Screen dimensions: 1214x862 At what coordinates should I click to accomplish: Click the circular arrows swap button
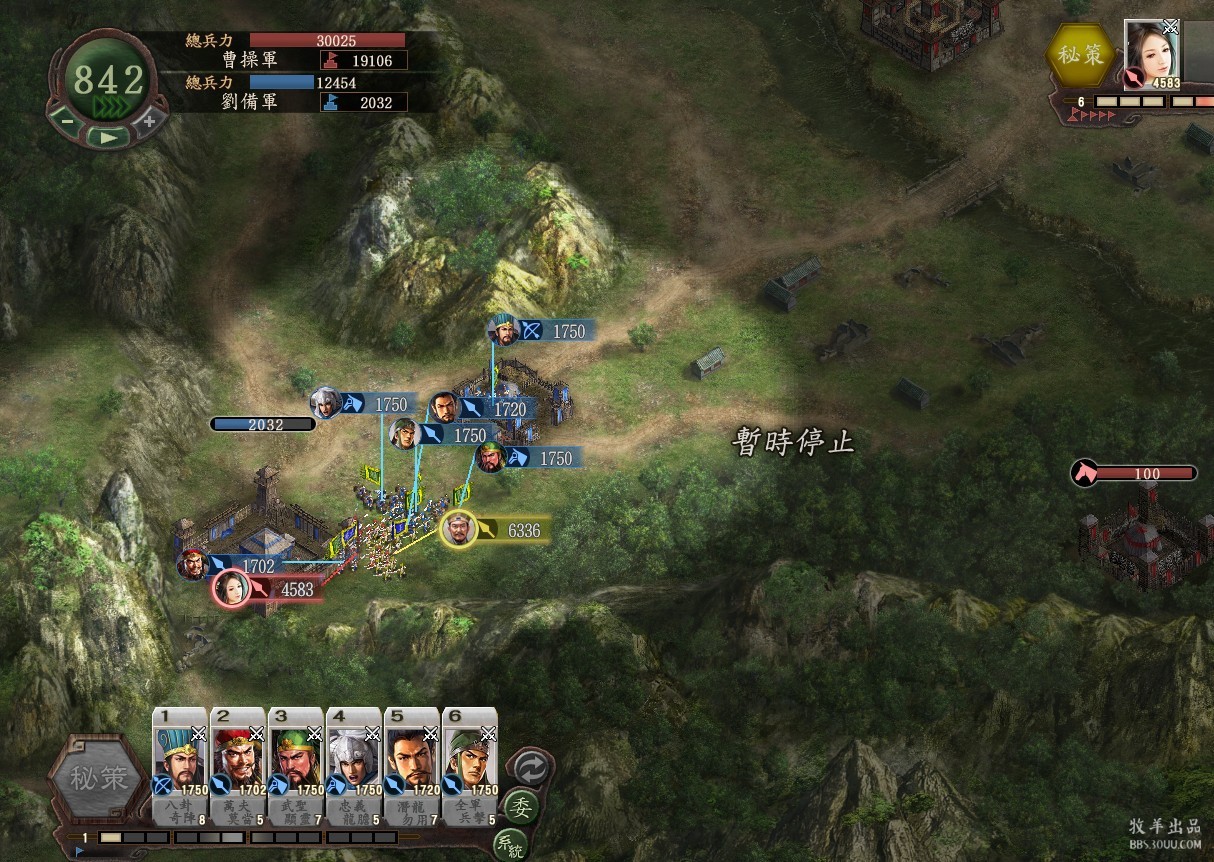[530, 767]
